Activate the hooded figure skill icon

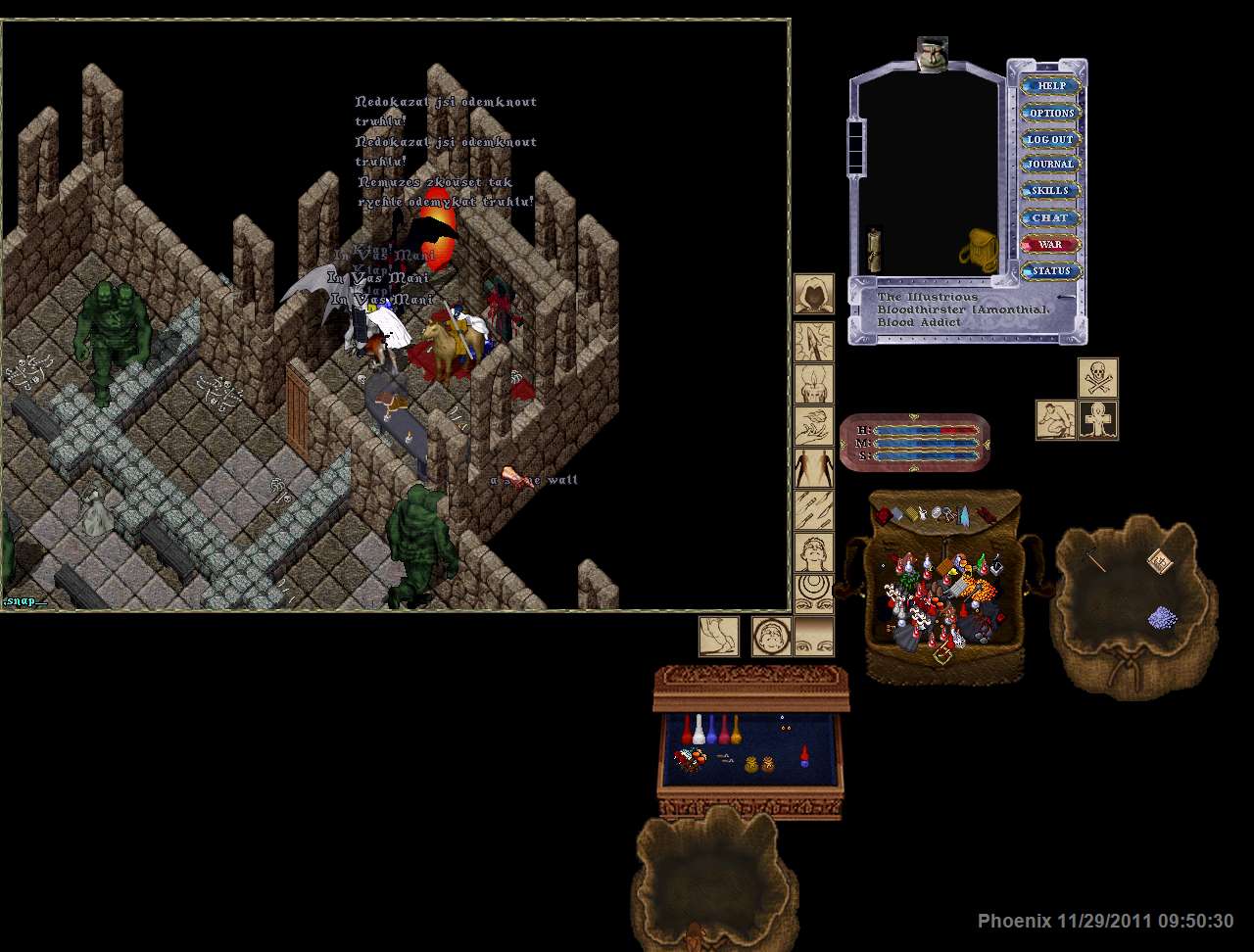[814, 294]
